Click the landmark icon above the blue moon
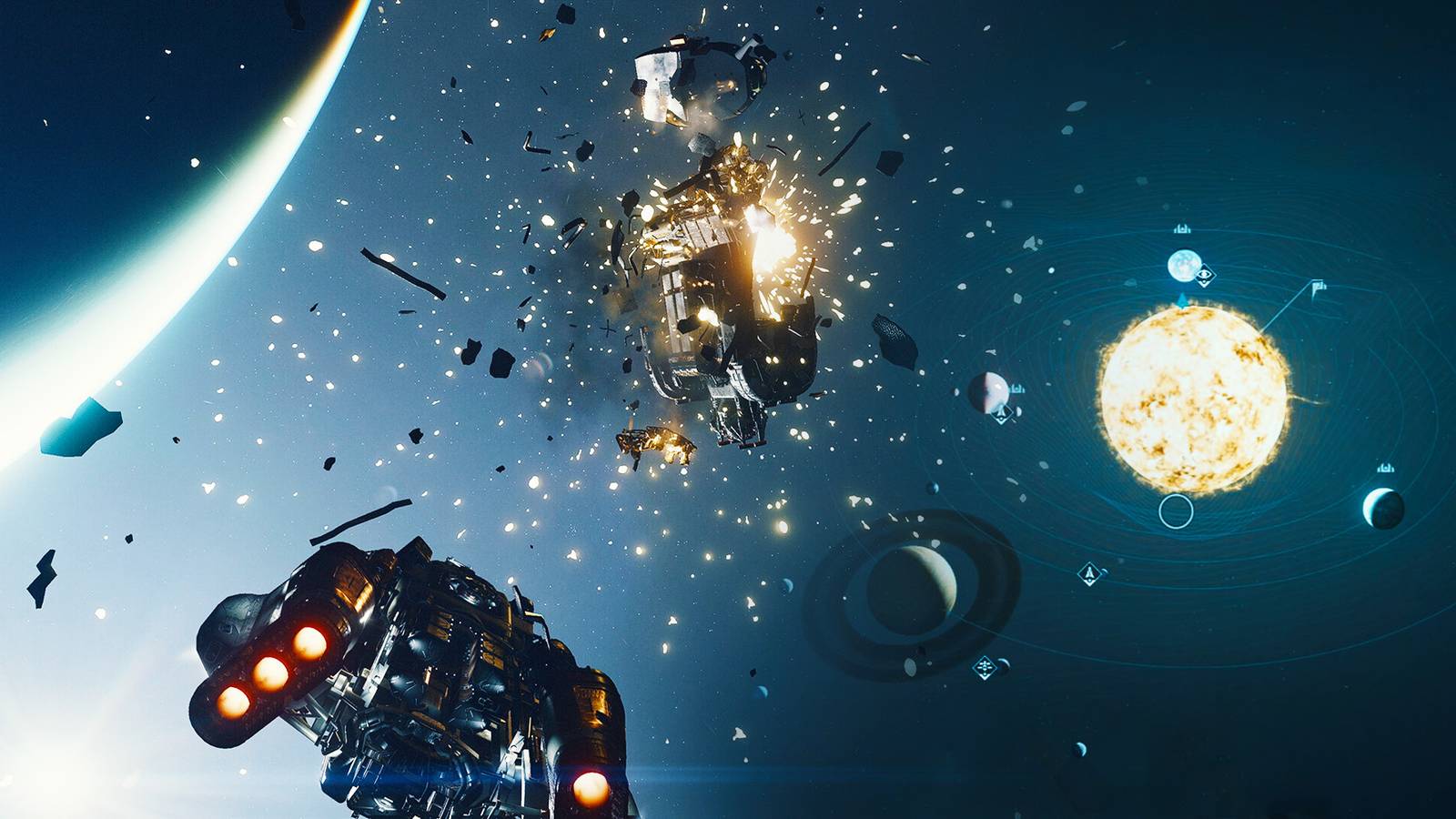Screen dimensions: 1456x819 (x=1180, y=229)
